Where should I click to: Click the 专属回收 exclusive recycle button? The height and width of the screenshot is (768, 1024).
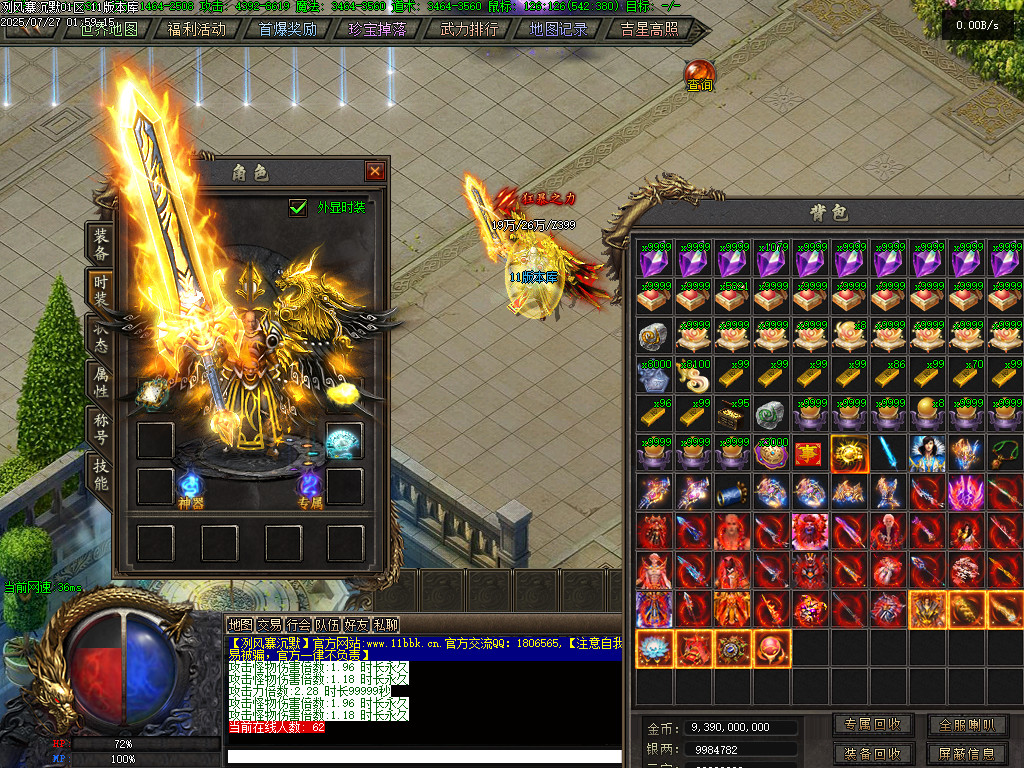(x=873, y=725)
